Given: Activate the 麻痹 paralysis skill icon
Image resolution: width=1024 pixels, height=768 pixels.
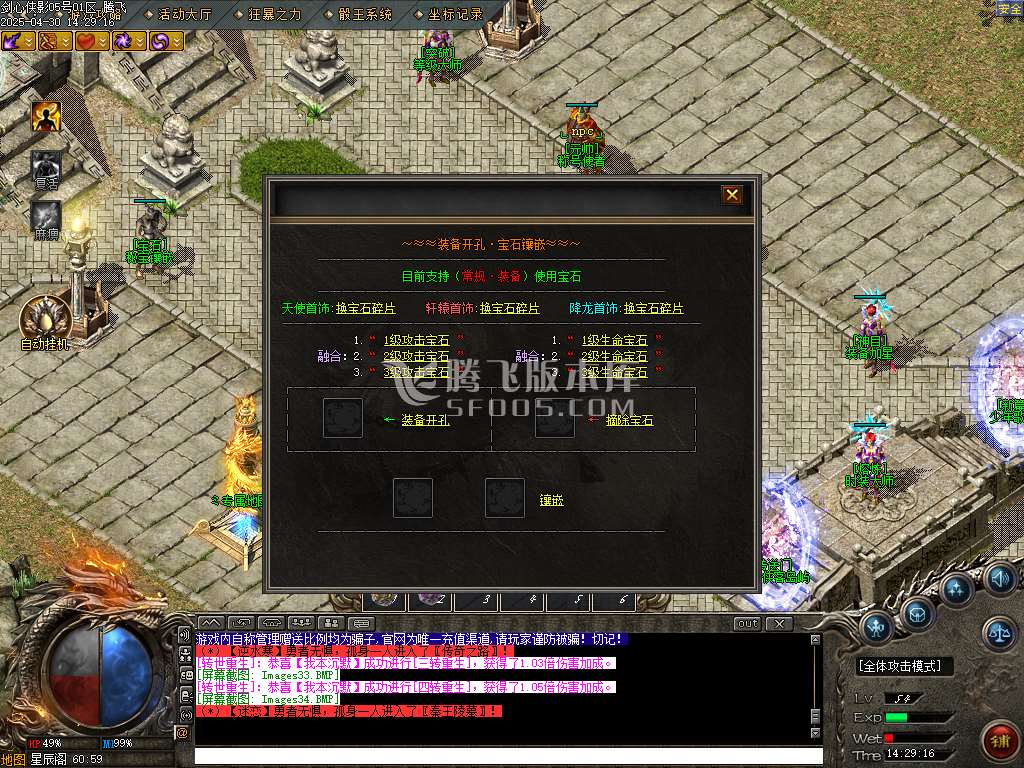Looking at the screenshot, I should pos(46,216).
